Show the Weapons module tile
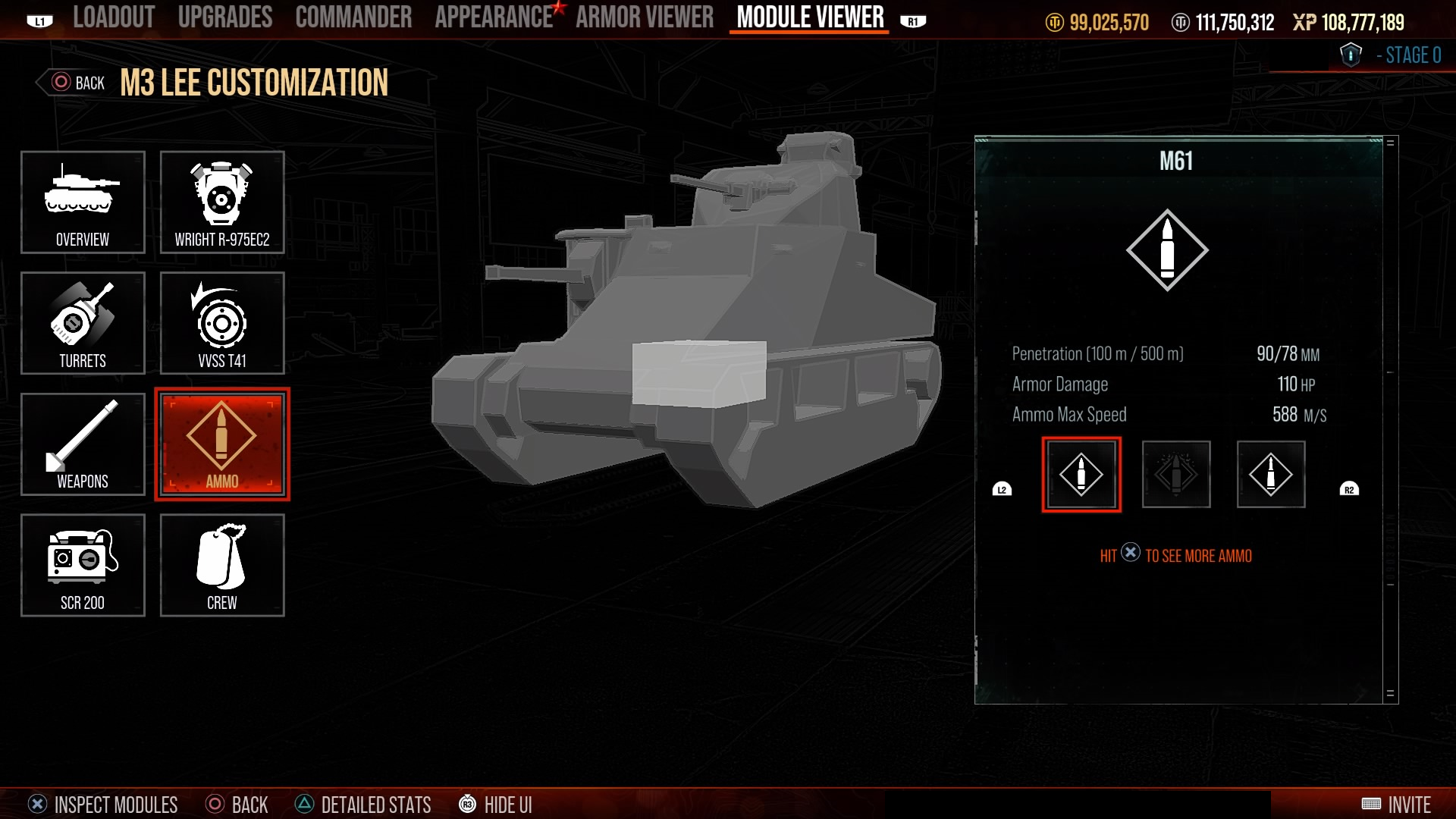Image resolution: width=1456 pixels, height=819 pixels. click(83, 444)
